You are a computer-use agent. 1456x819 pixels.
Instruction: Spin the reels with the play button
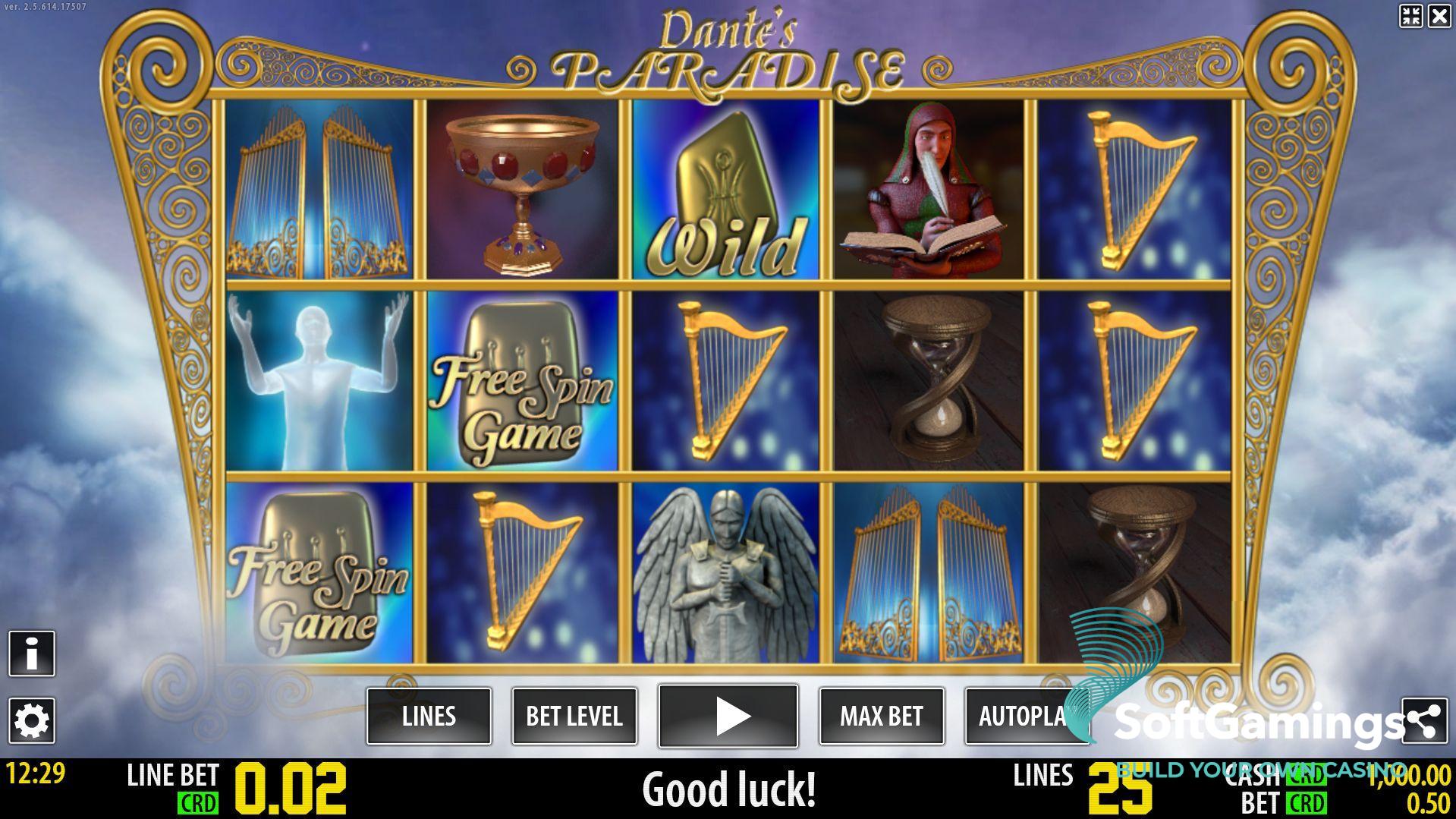point(728,716)
